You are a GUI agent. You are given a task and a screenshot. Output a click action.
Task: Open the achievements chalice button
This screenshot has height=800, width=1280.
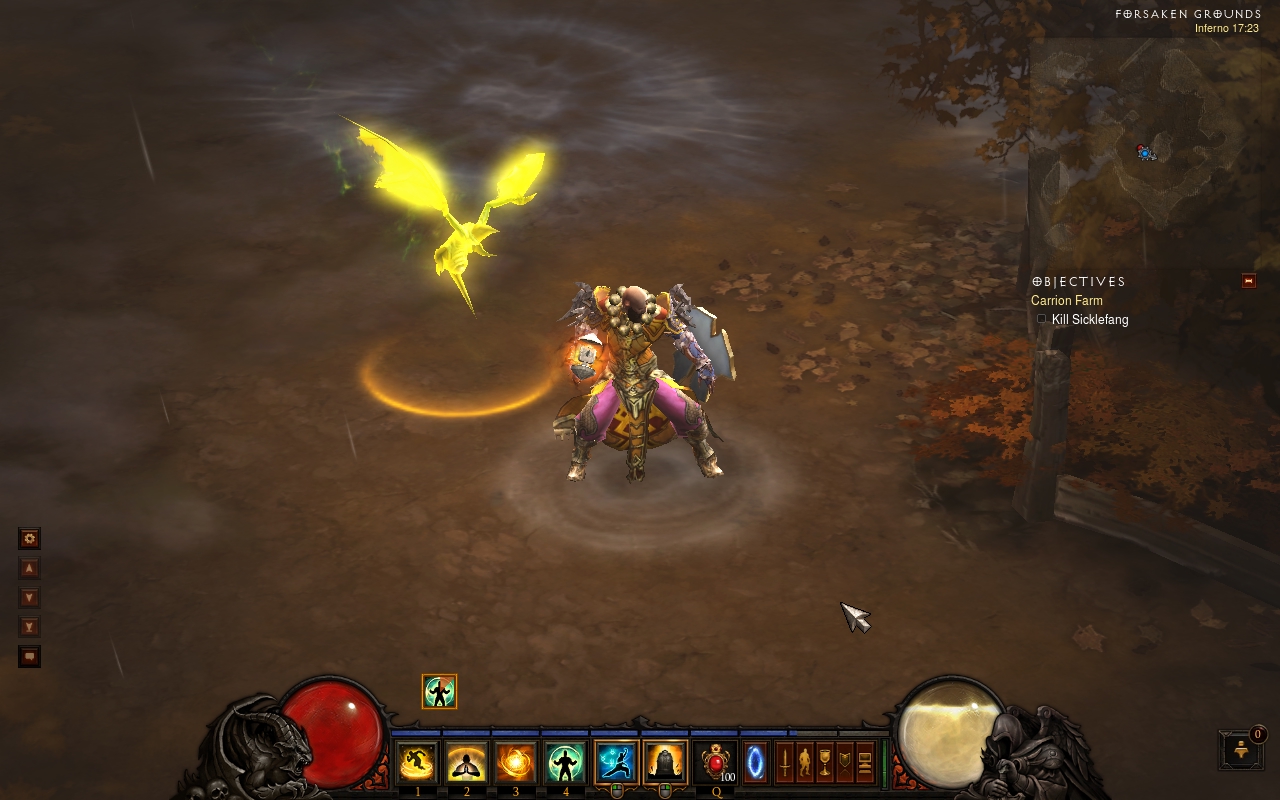(x=825, y=763)
